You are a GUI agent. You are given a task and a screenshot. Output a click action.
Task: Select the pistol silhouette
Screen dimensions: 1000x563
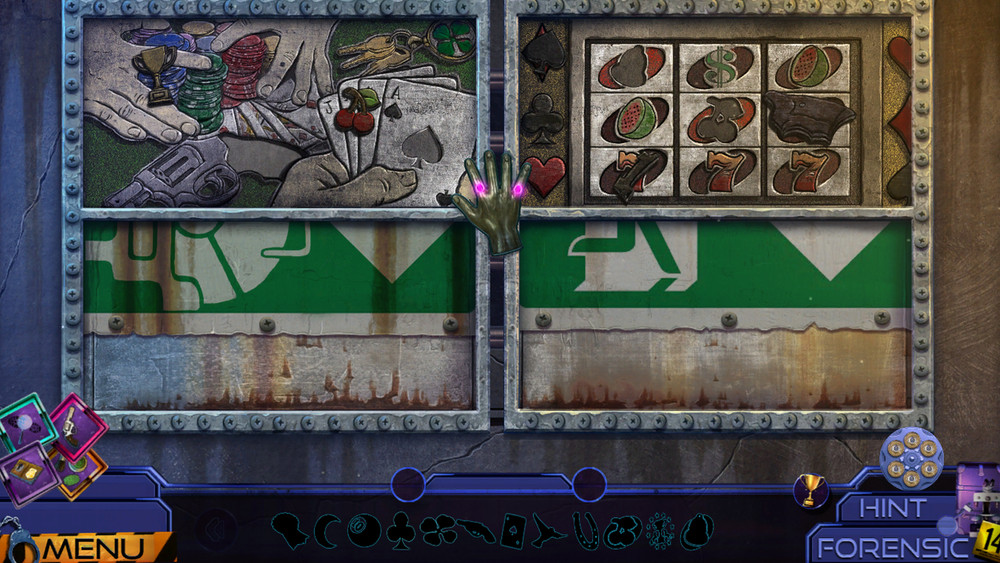[477, 529]
